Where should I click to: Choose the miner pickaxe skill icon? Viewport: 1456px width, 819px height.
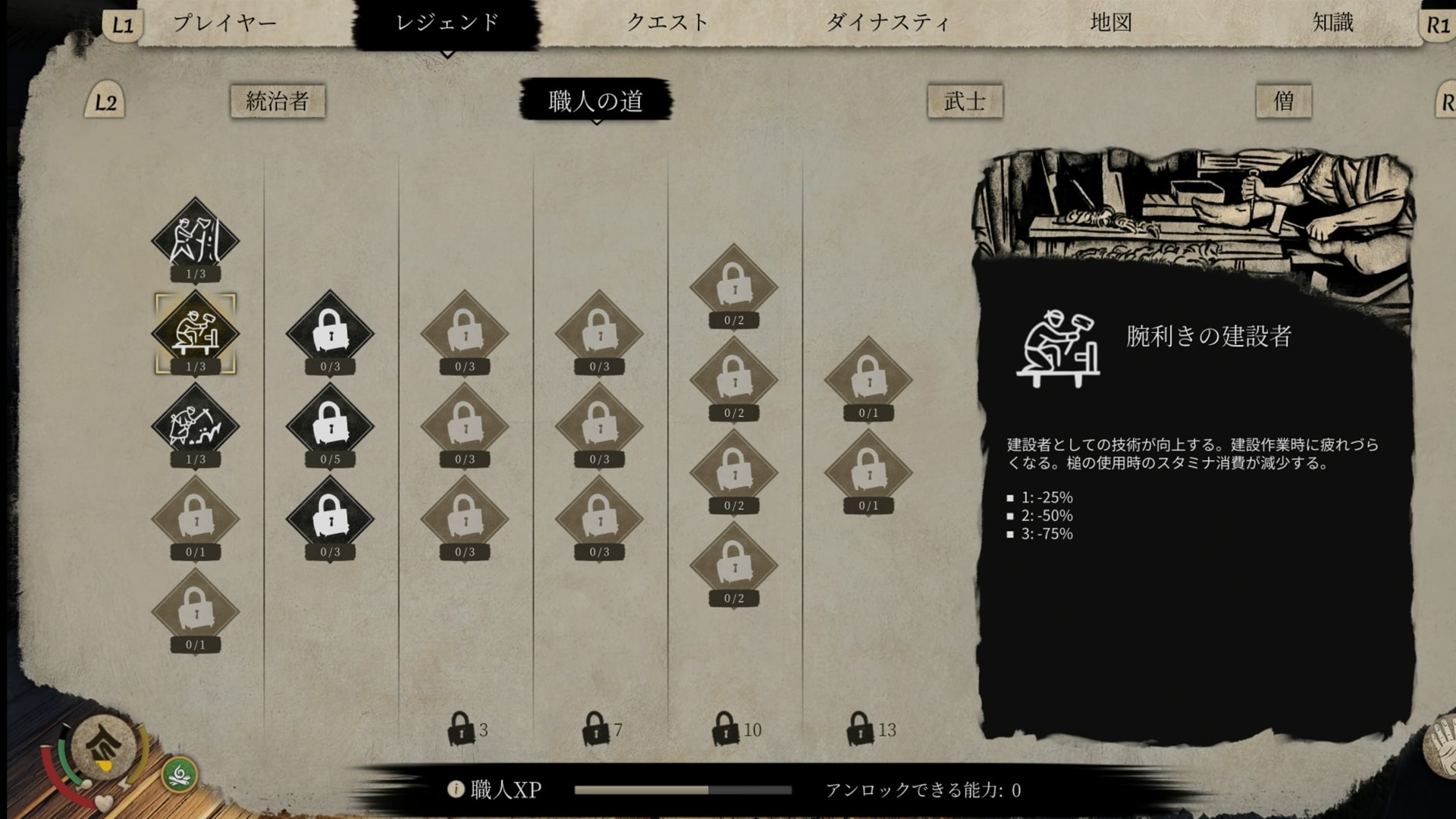[x=196, y=425]
